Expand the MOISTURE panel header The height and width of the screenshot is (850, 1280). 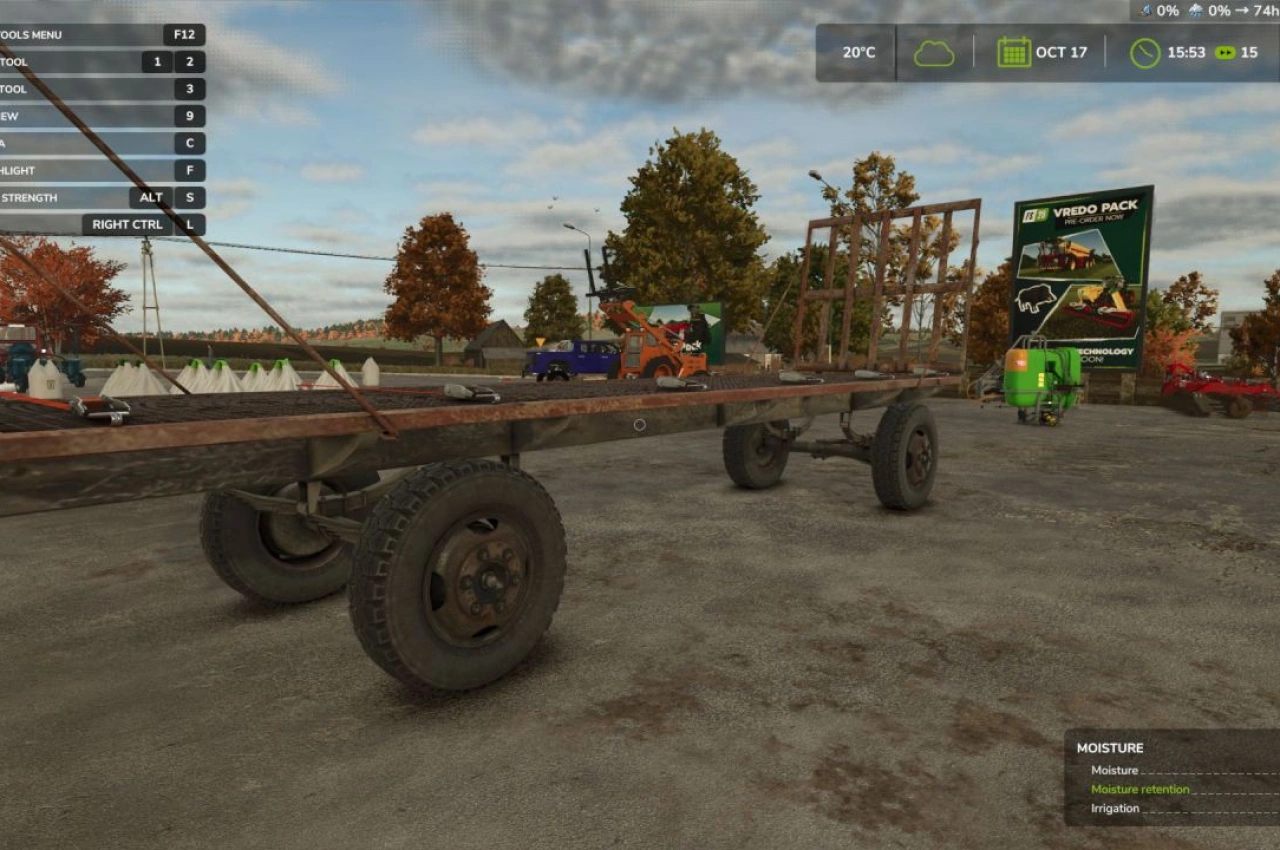pos(1109,747)
